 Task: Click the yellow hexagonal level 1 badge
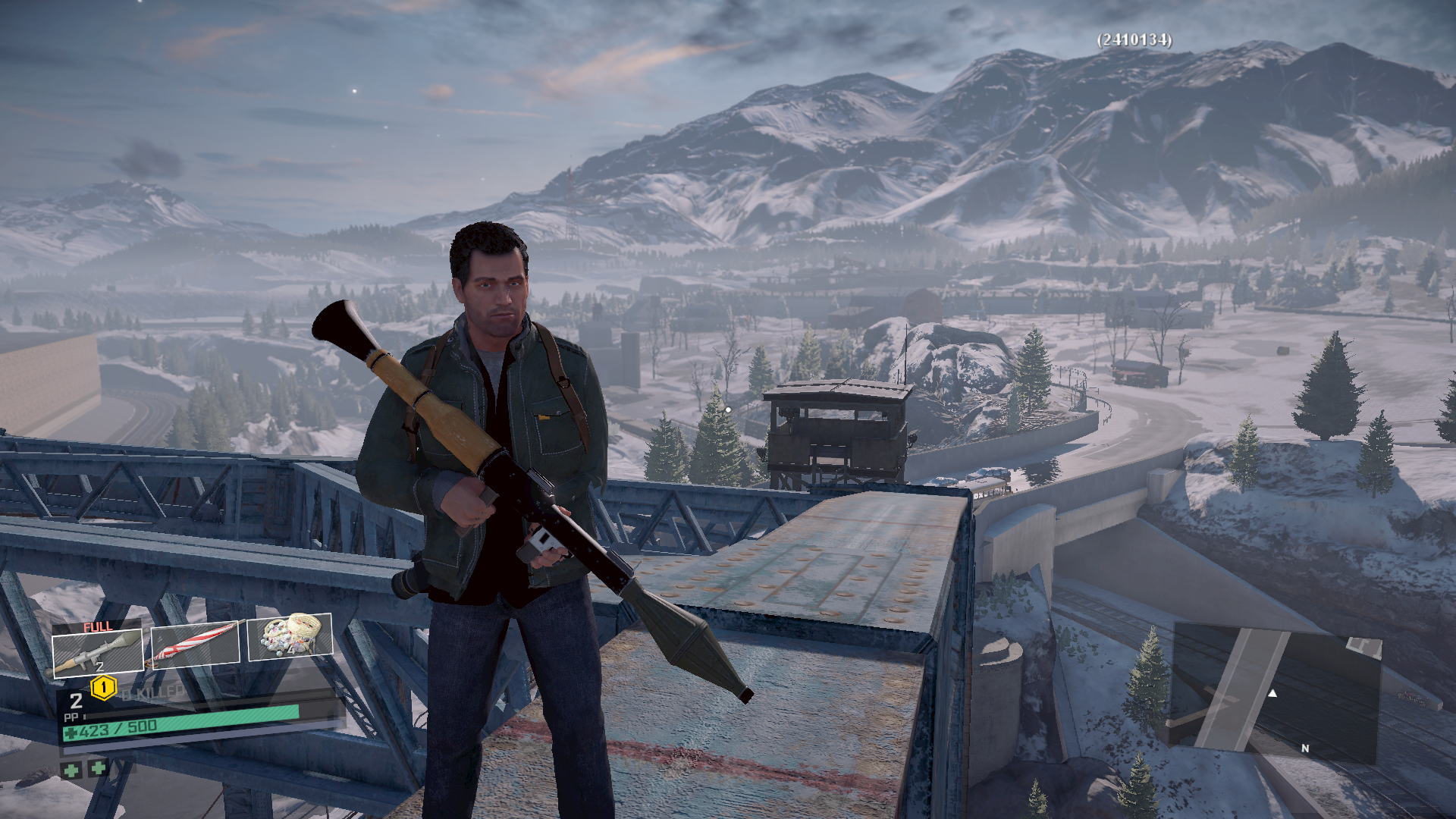coord(103,688)
